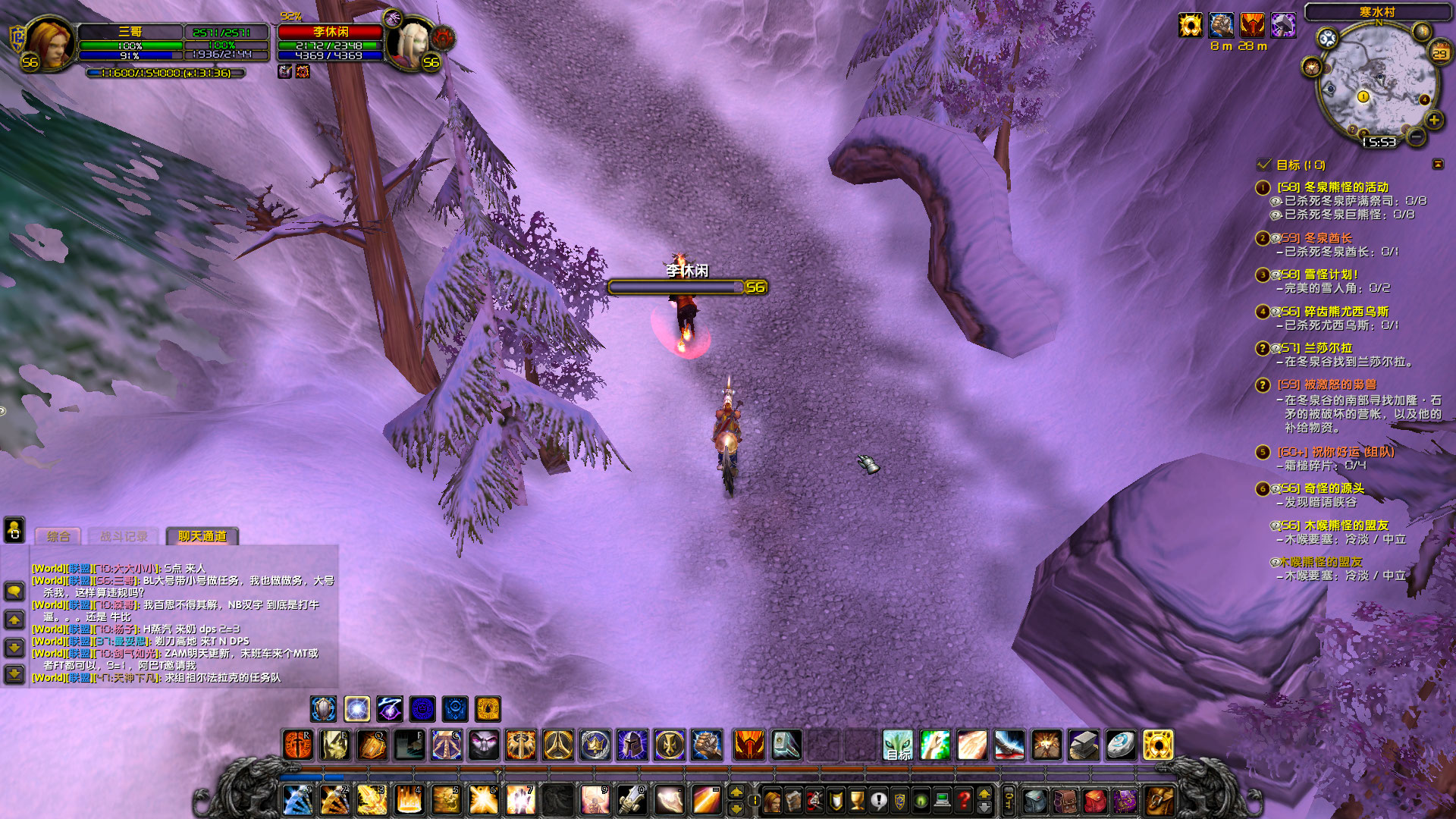
Task: Click the red winged buff icon near the minimap
Action: (x=1253, y=25)
